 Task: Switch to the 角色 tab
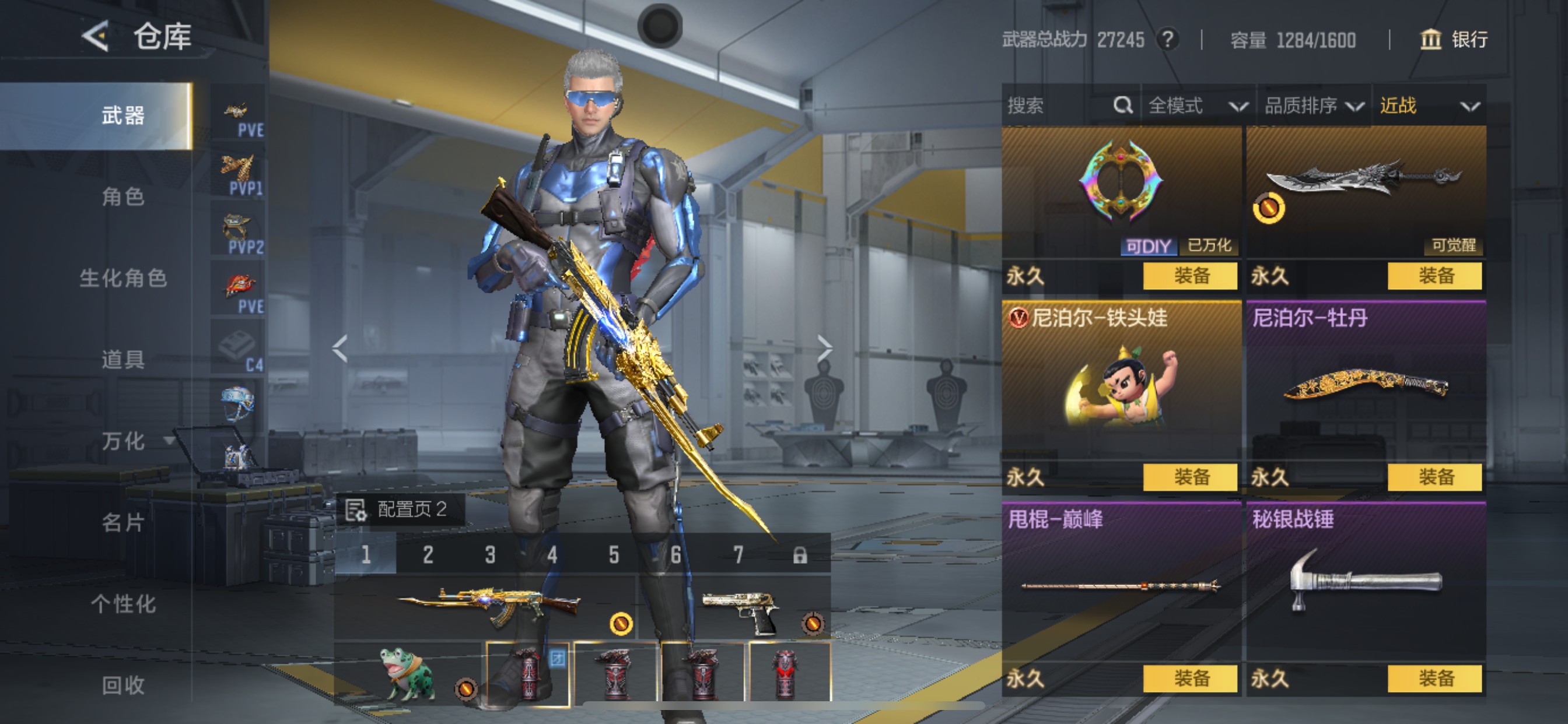pyautogui.click(x=123, y=196)
